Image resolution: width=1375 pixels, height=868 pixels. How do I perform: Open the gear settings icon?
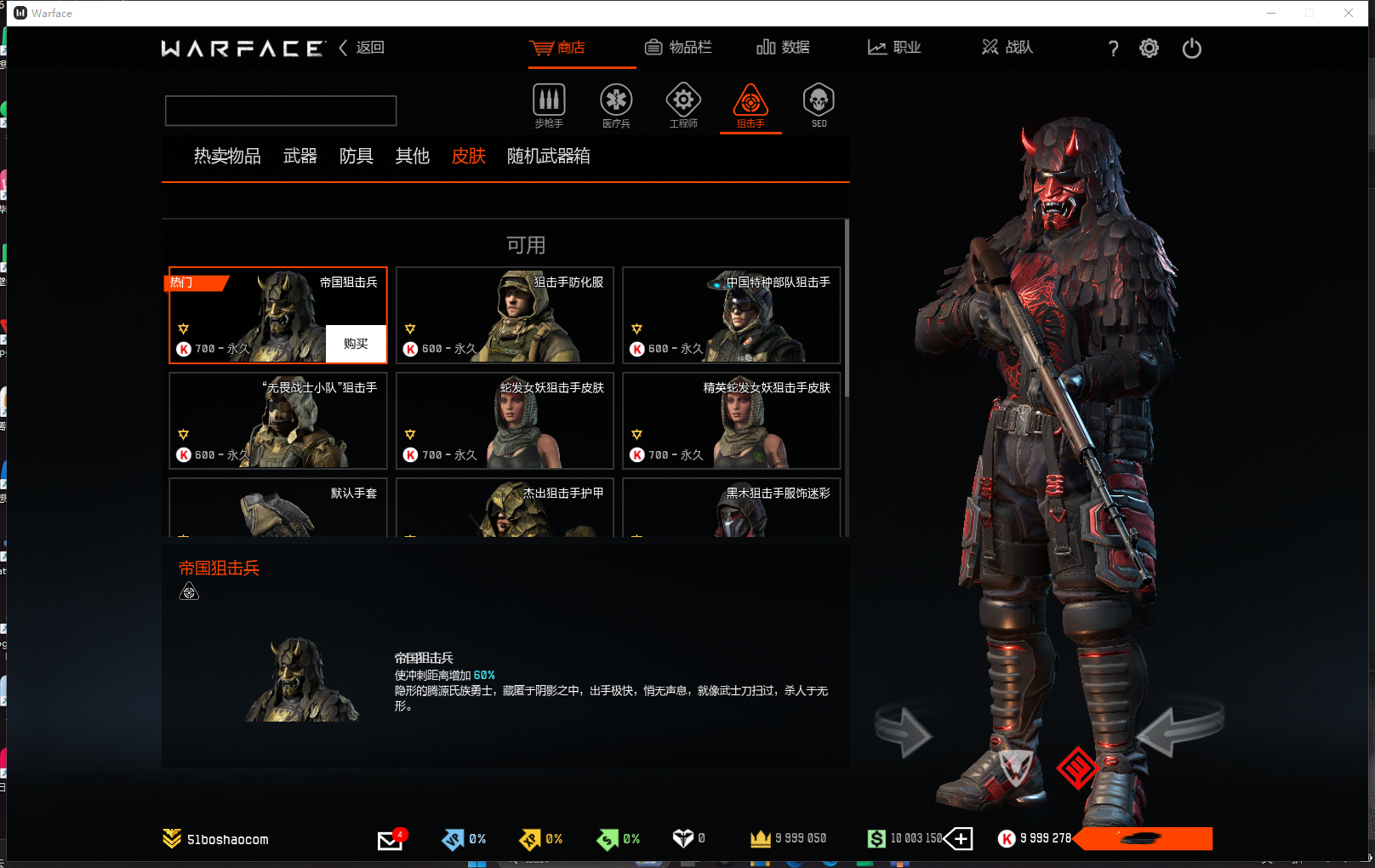click(x=1149, y=49)
